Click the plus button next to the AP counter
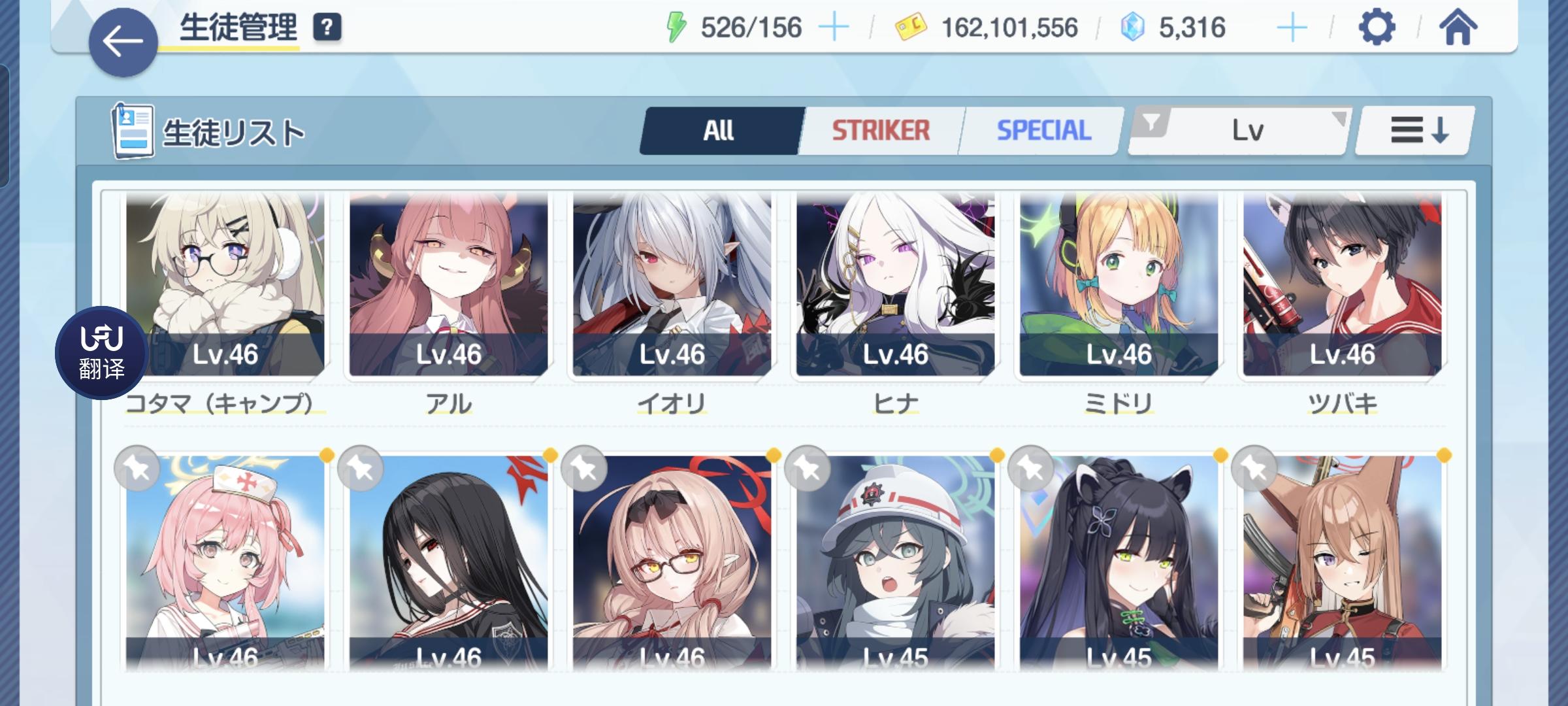This screenshot has width=1568, height=706. coord(834,27)
